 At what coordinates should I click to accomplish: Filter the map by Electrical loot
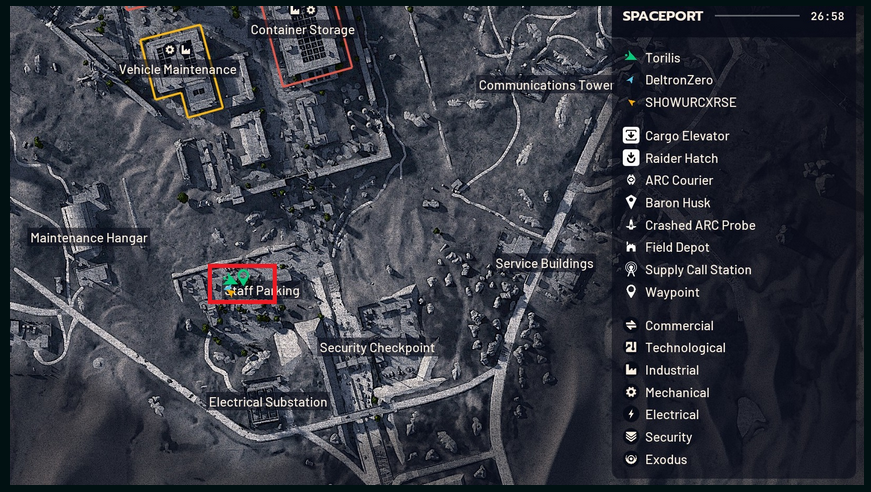(x=672, y=415)
